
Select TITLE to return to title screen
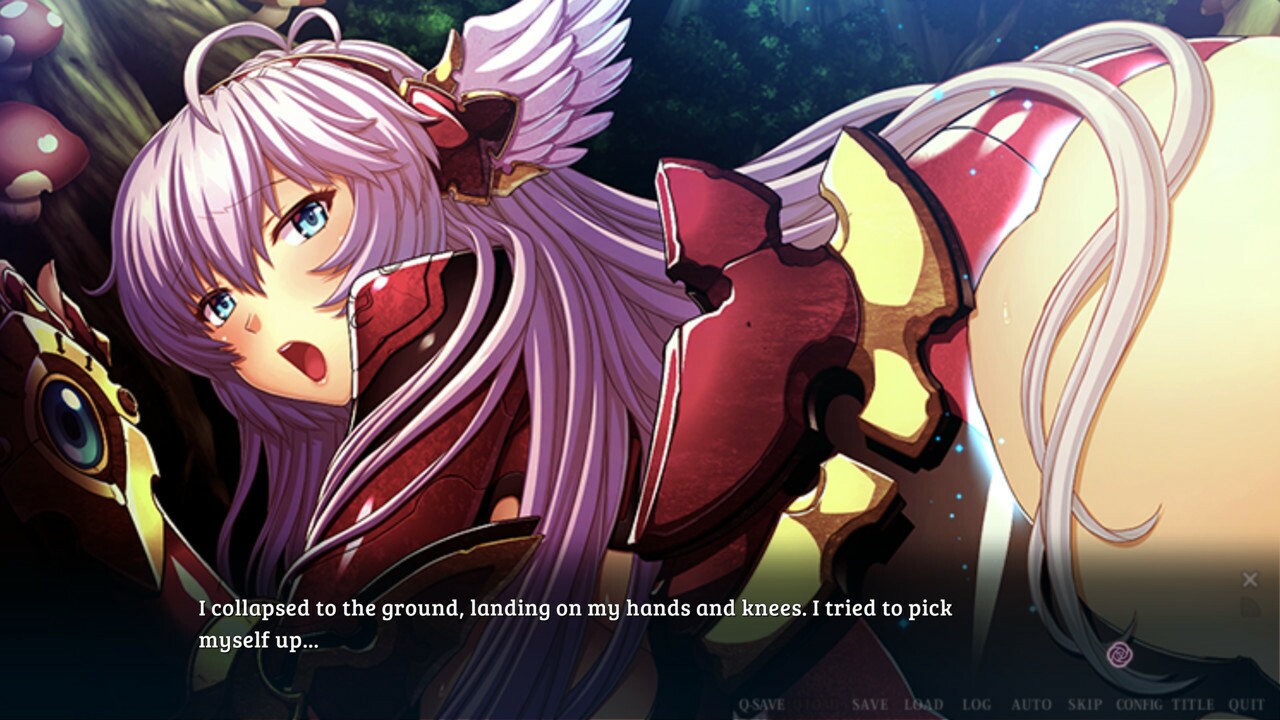(1192, 702)
